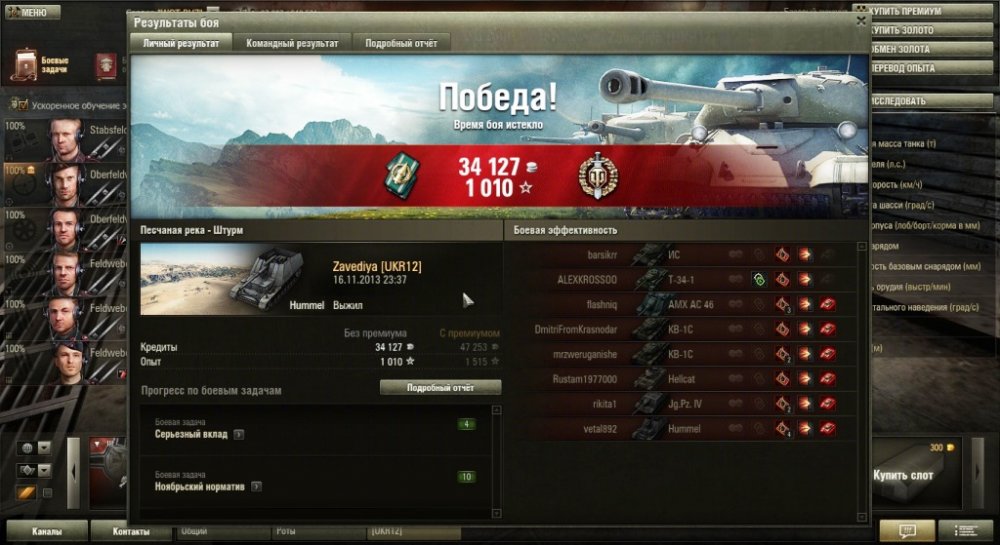Close the battle results window

[x=861, y=20]
